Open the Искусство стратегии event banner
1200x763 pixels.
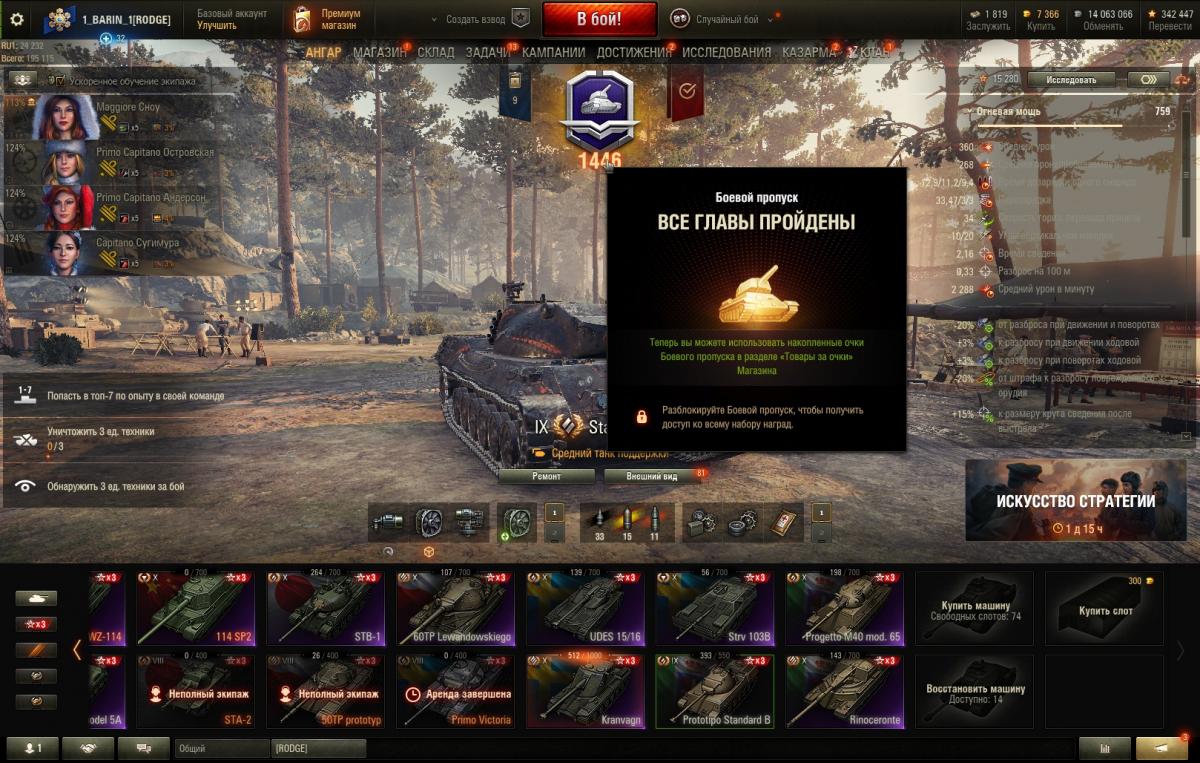click(x=1076, y=500)
